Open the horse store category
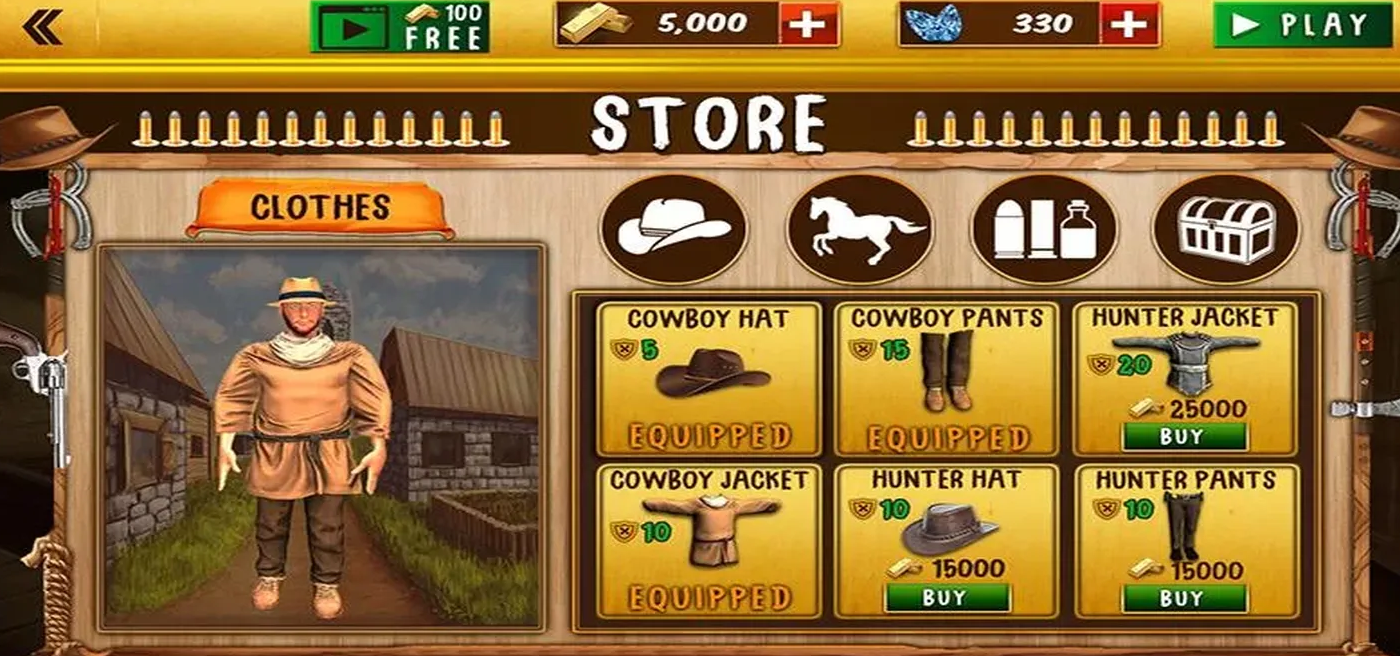 tap(859, 229)
